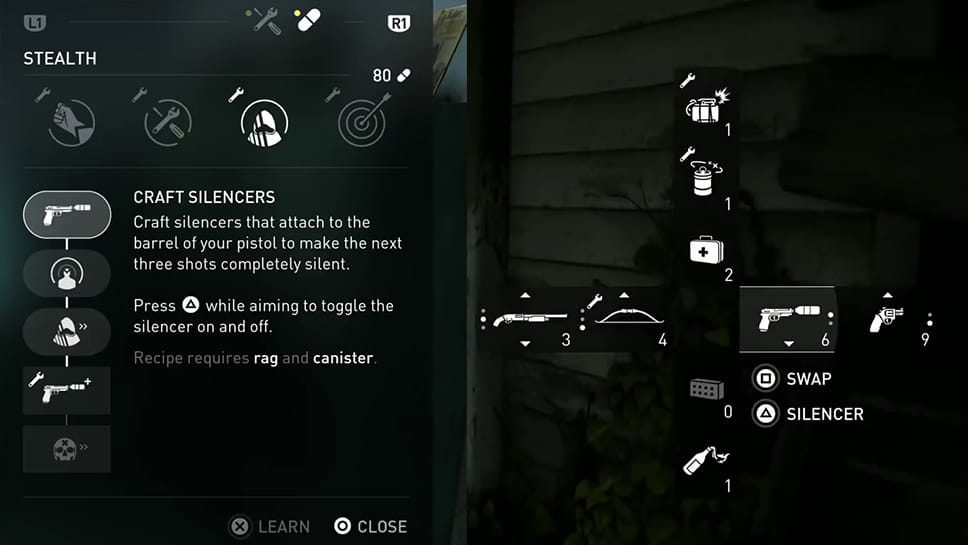This screenshot has height=545, width=968.
Task: Select the hooded figure speed skill node
Action: tap(67, 331)
